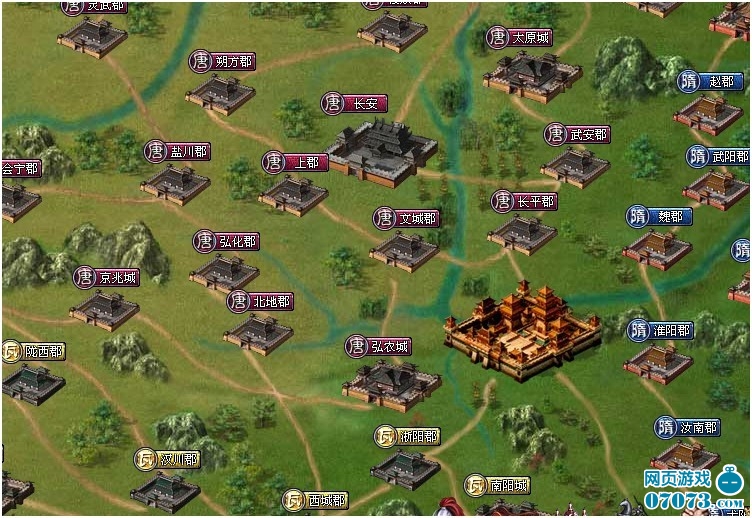
Task: Open the 武阳郡 Sui city label
Action: (x=718, y=157)
